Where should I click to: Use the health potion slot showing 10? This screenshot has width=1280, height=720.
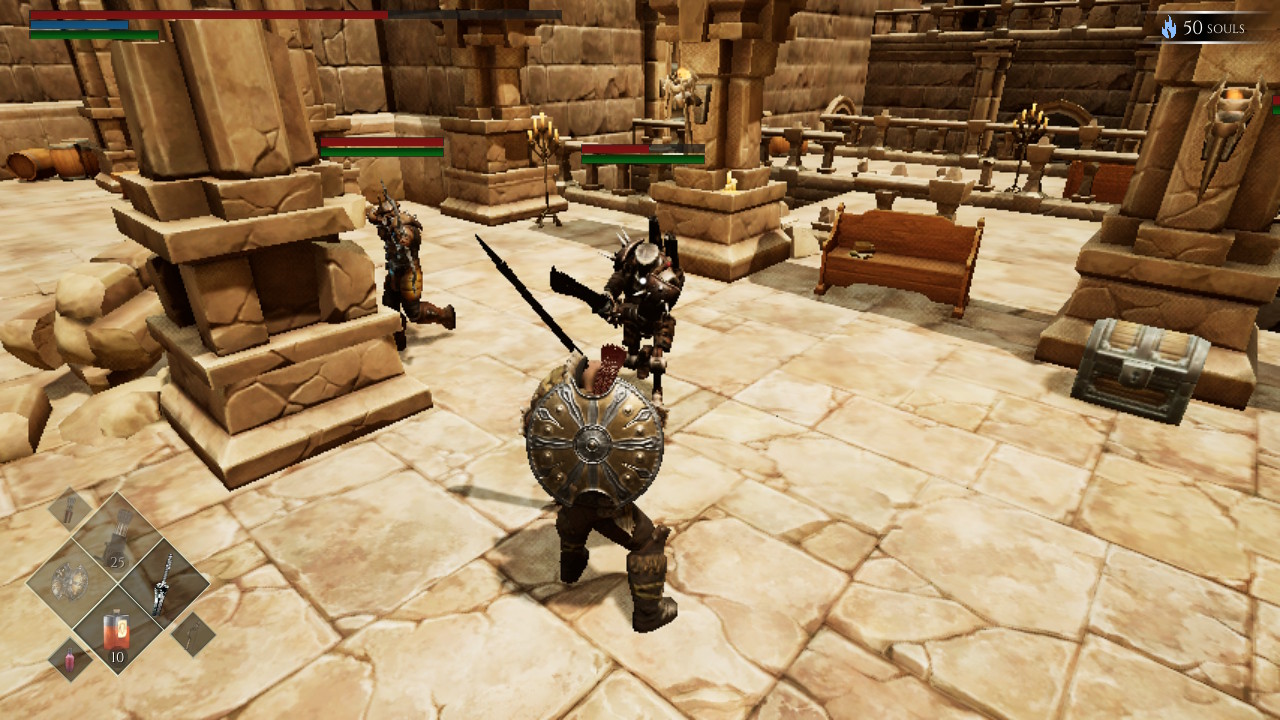pos(115,630)
